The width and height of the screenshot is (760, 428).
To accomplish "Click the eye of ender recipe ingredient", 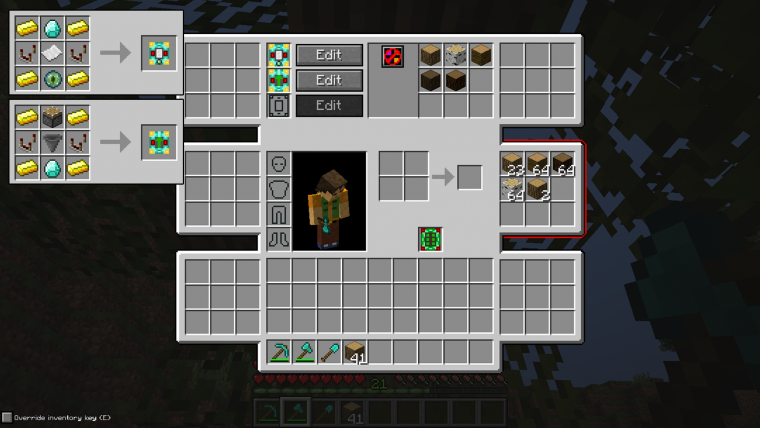I will click(x=53, y=79).
